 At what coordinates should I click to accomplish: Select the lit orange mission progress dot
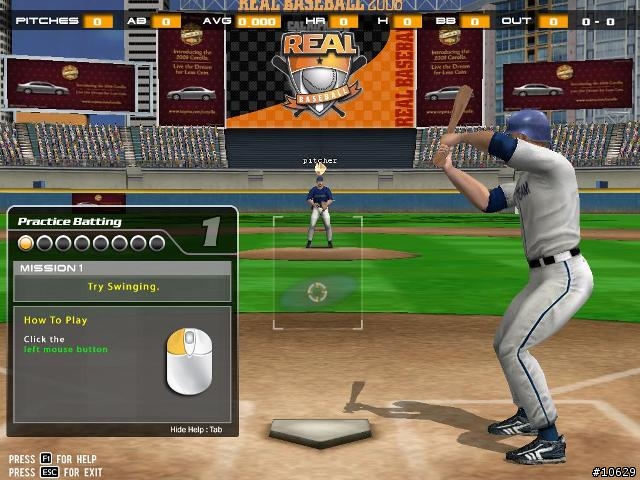(27, 243)
